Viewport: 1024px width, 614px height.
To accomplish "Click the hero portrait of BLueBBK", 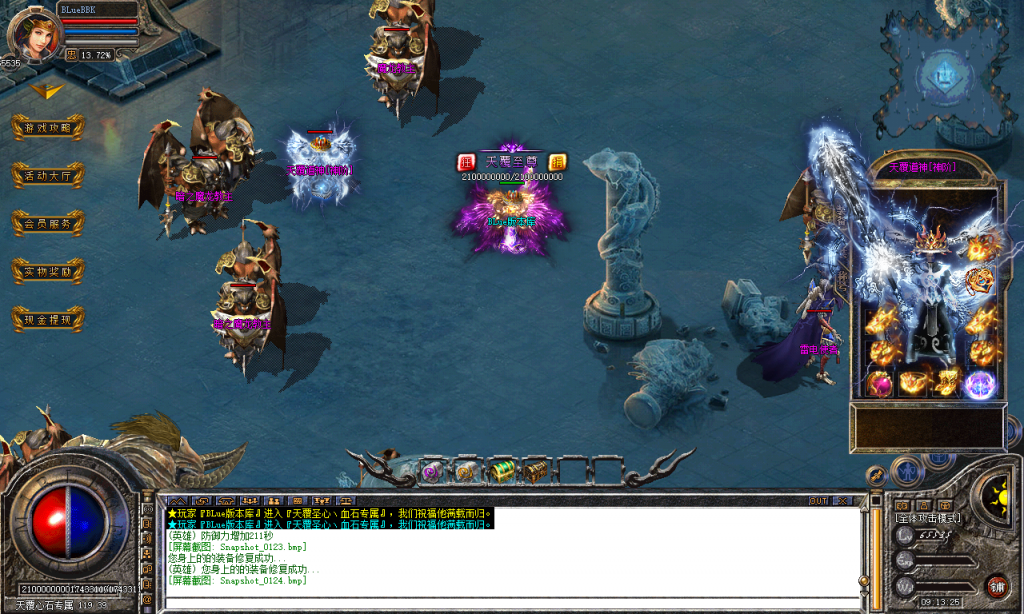I will (29, 33).
